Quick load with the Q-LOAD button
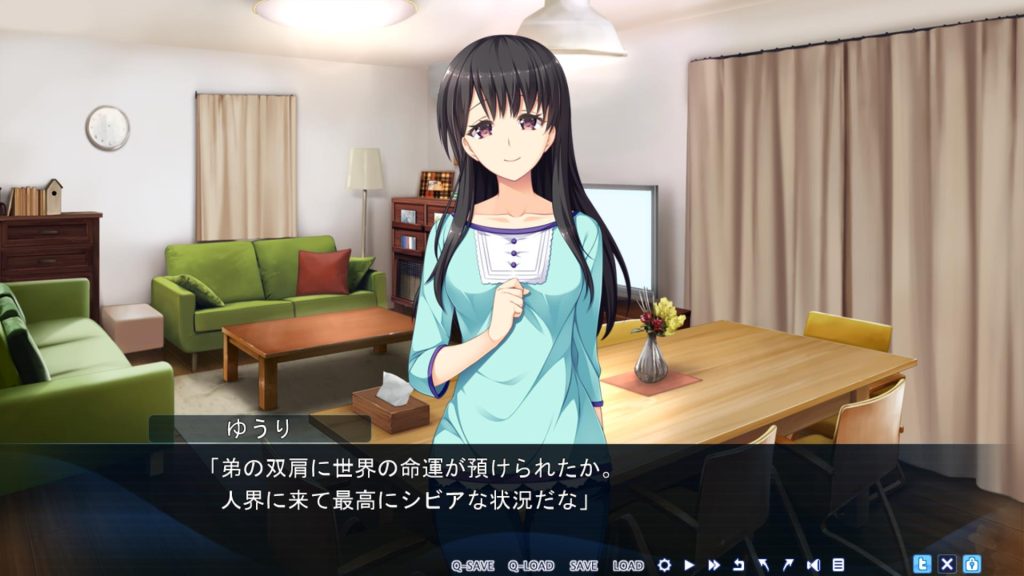The width and height of the screenshot is (1024, 576). coord(530,565)
